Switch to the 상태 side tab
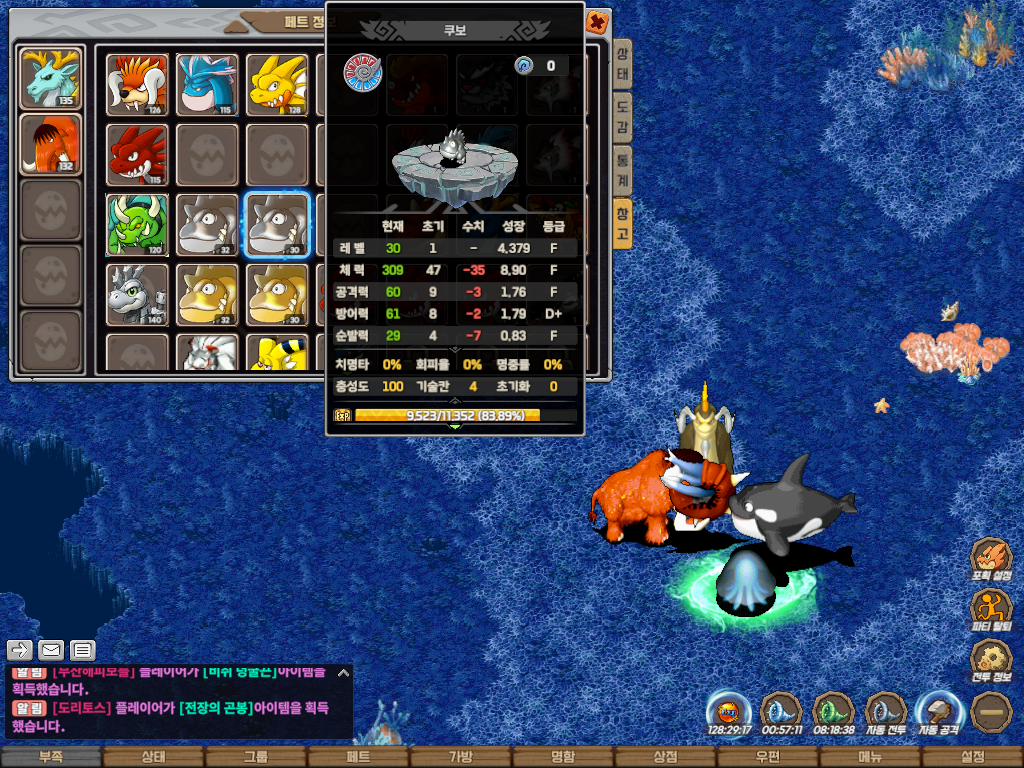Image resolution: width=1024 pixels, height=768 pixels. 622,66
